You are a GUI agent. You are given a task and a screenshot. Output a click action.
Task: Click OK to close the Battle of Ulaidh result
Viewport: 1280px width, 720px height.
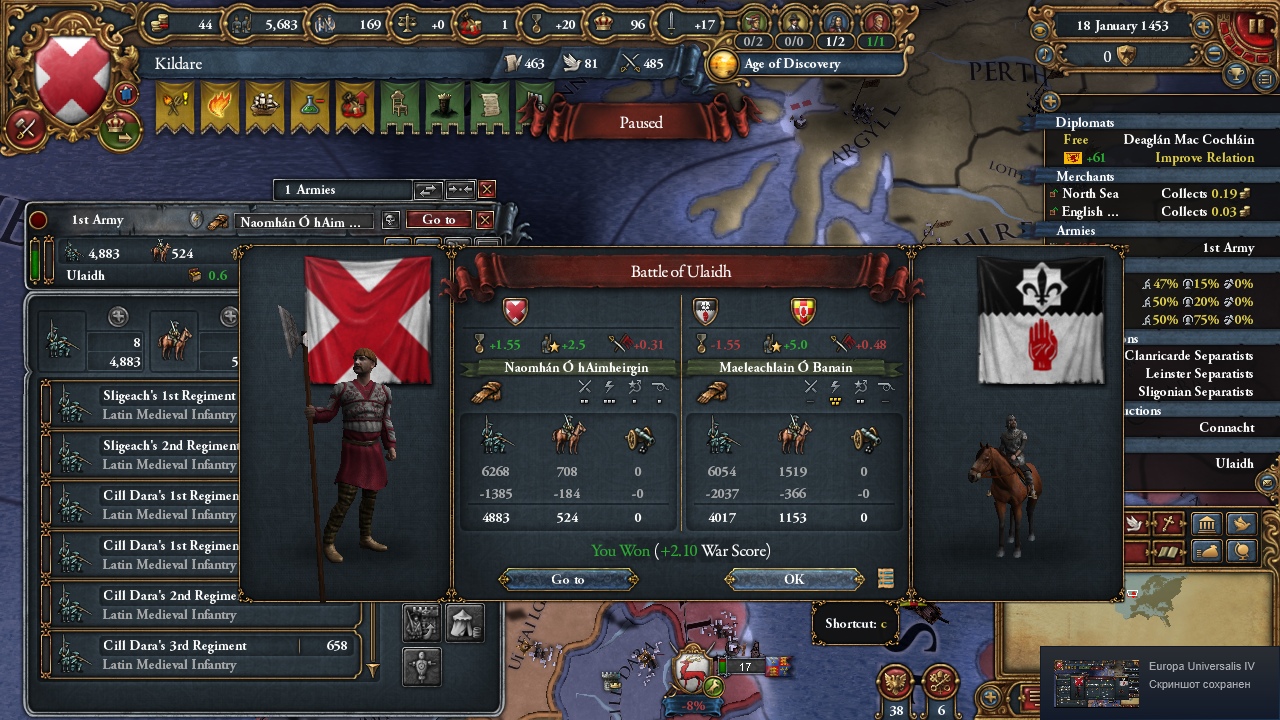click(793, 578)
